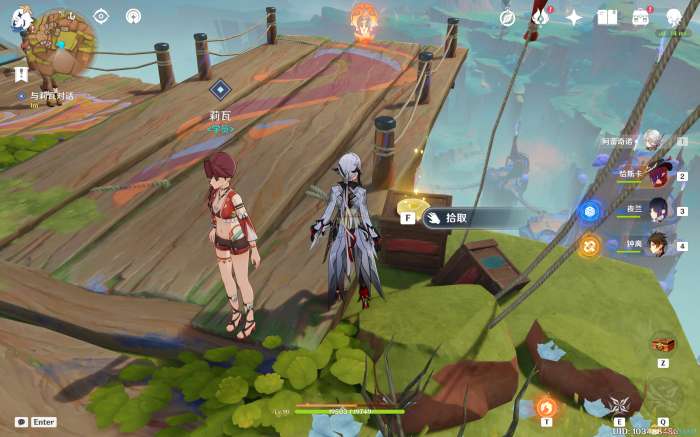700x437 pixels.
Task: Switch to party member 夜兰
Action: coord(658,211)
